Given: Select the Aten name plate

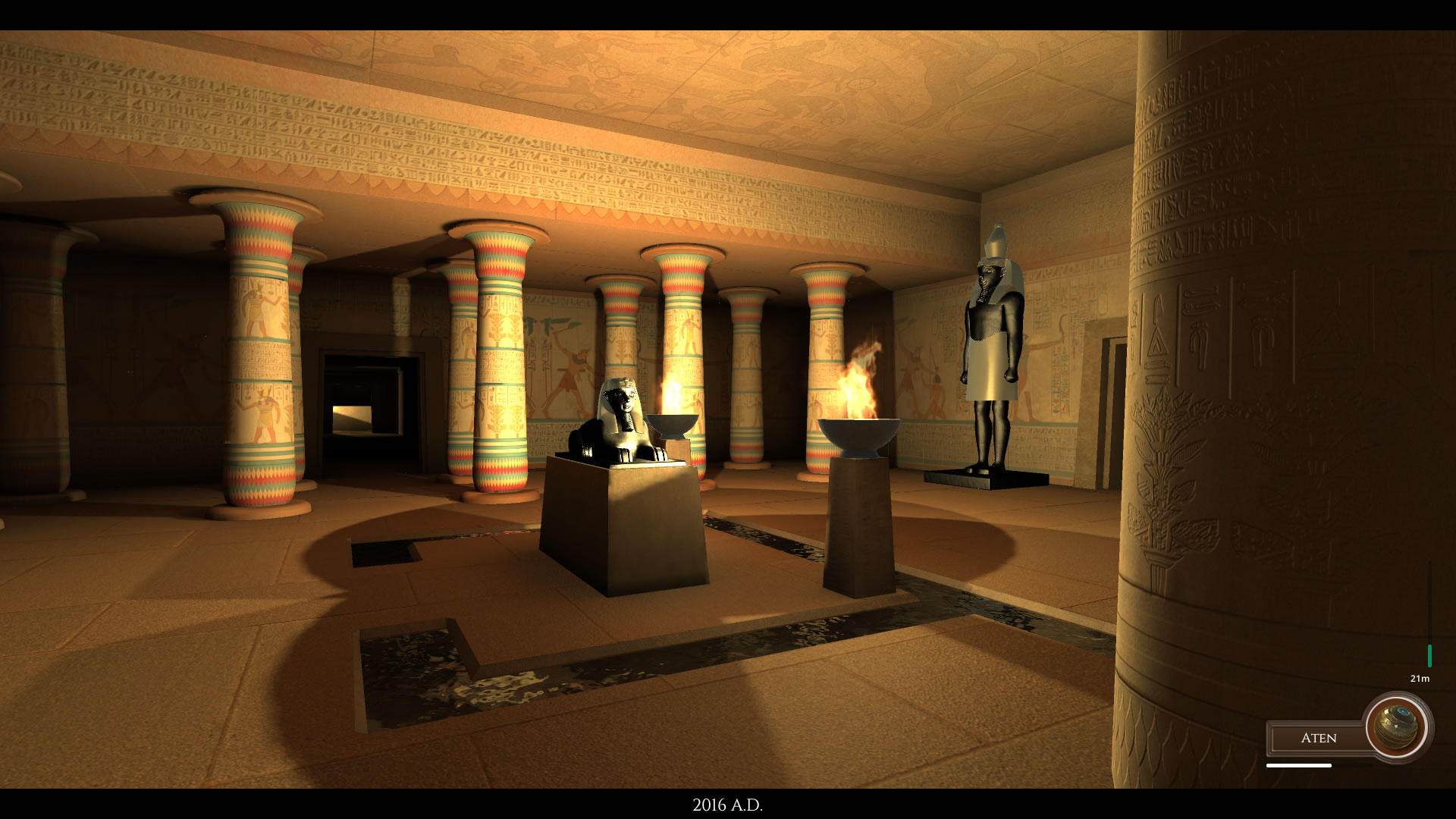Looking at the screenshot, I should click(1318, 738).
